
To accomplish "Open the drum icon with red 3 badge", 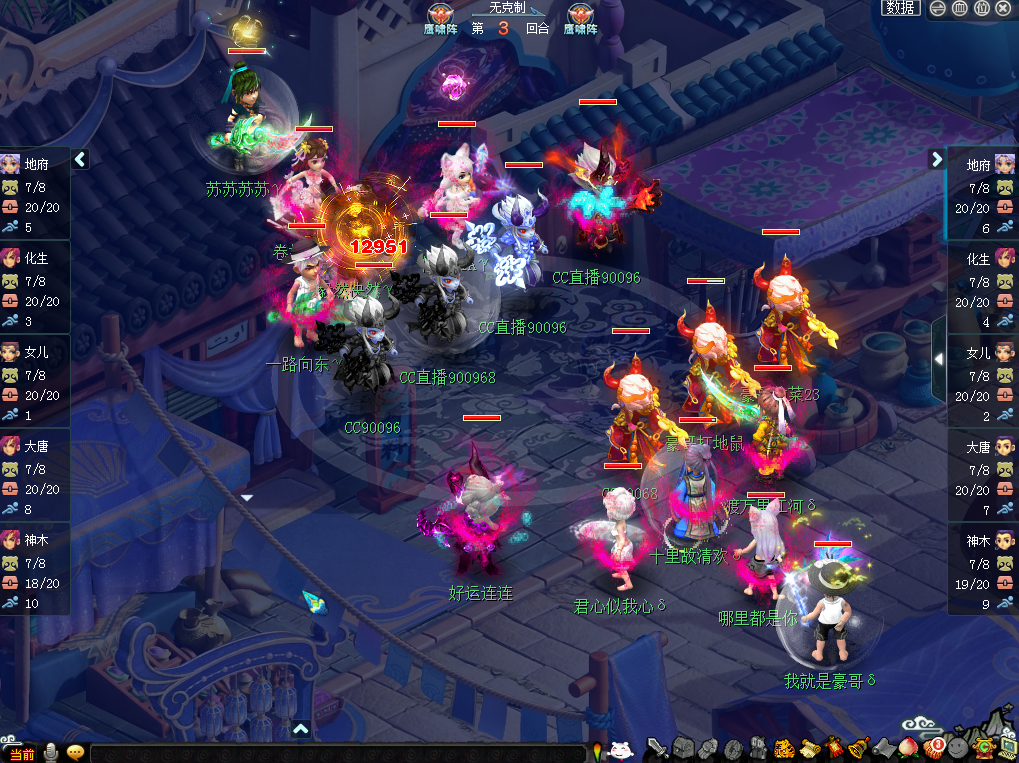I will coord(934,747).
